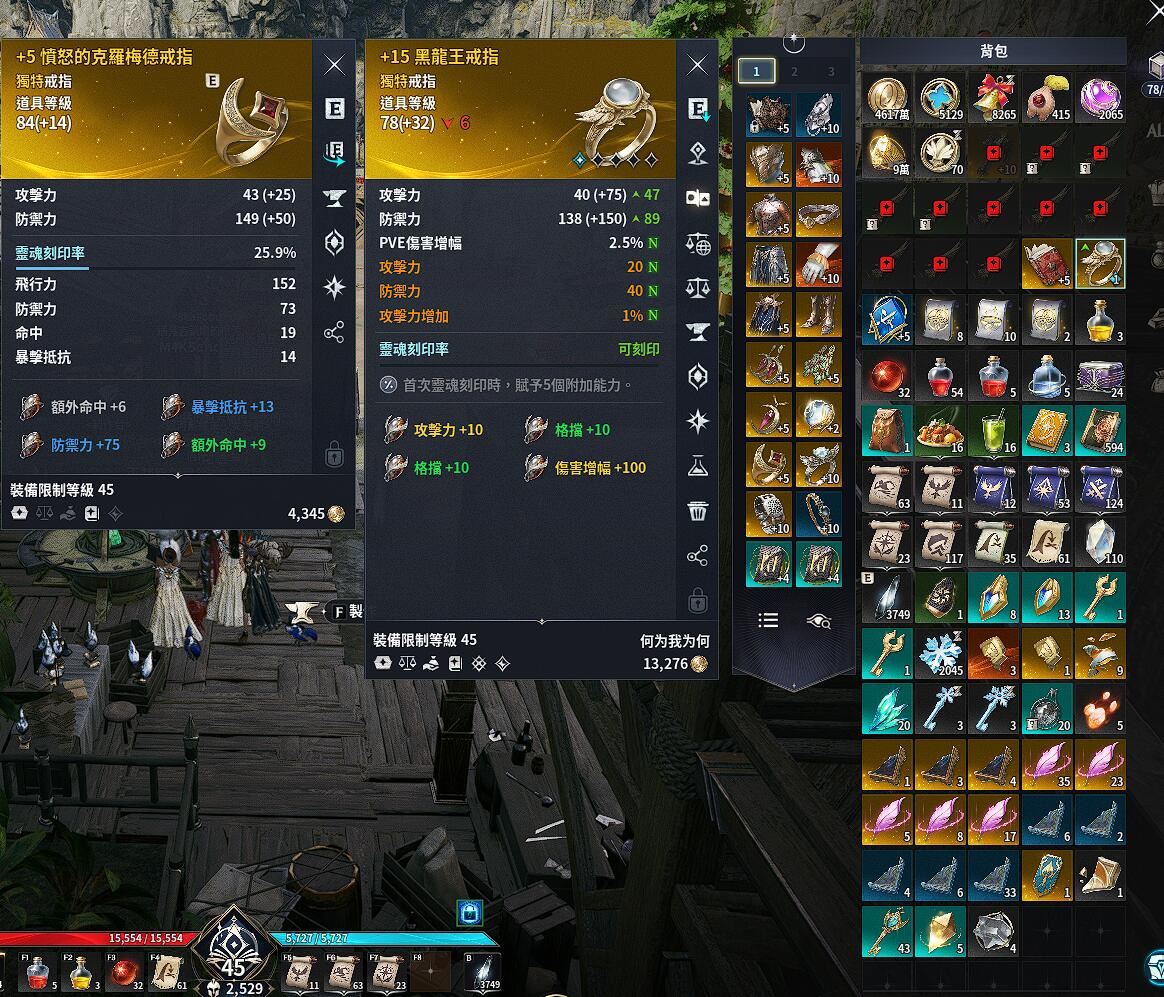Select the green drink with a straw
The image size is (1164, 997).
993,430
